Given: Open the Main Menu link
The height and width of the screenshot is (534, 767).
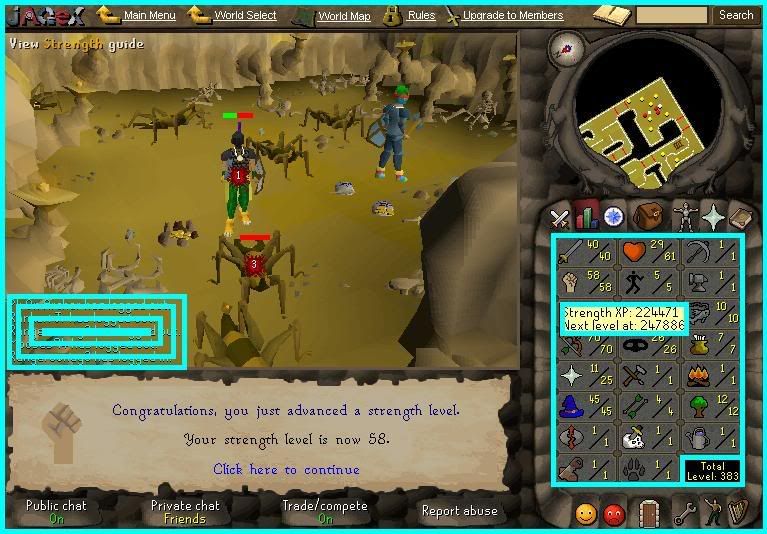Looking at the screenshot, I should [149, 15].
